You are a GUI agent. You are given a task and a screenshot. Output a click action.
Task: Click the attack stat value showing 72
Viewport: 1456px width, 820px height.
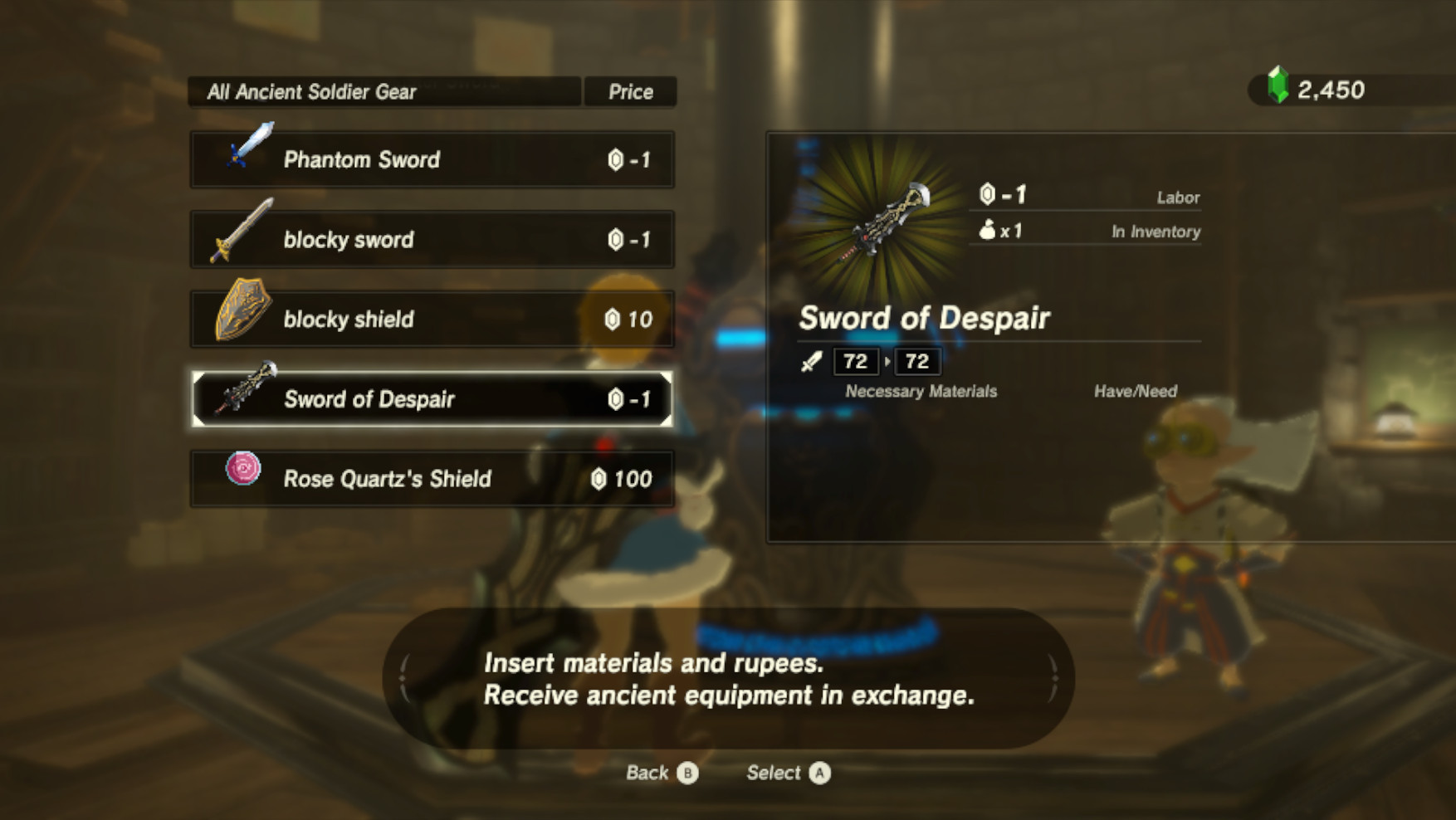[x=855, y=361]
